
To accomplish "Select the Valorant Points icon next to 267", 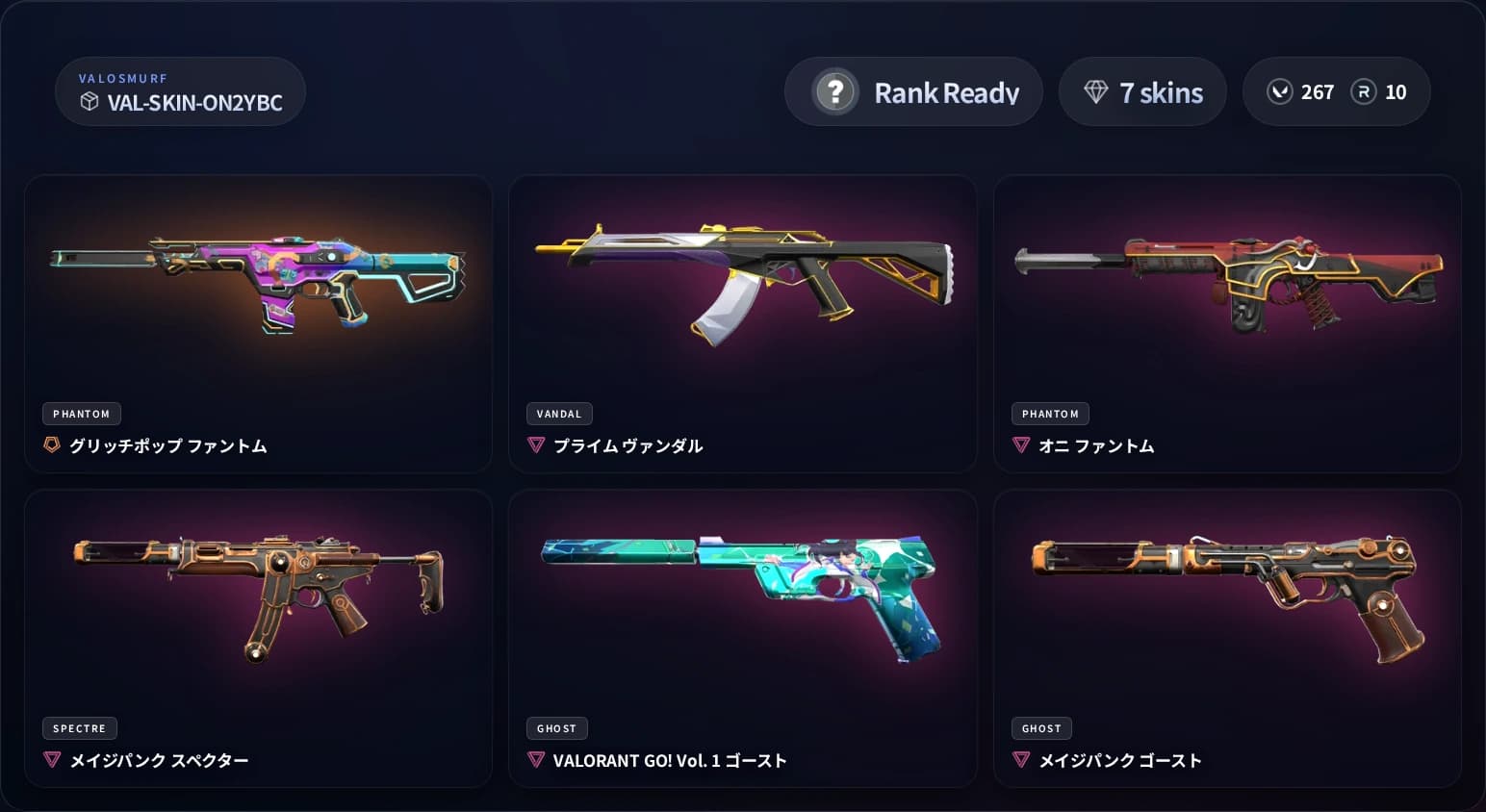I will (x=1279, y=91).
